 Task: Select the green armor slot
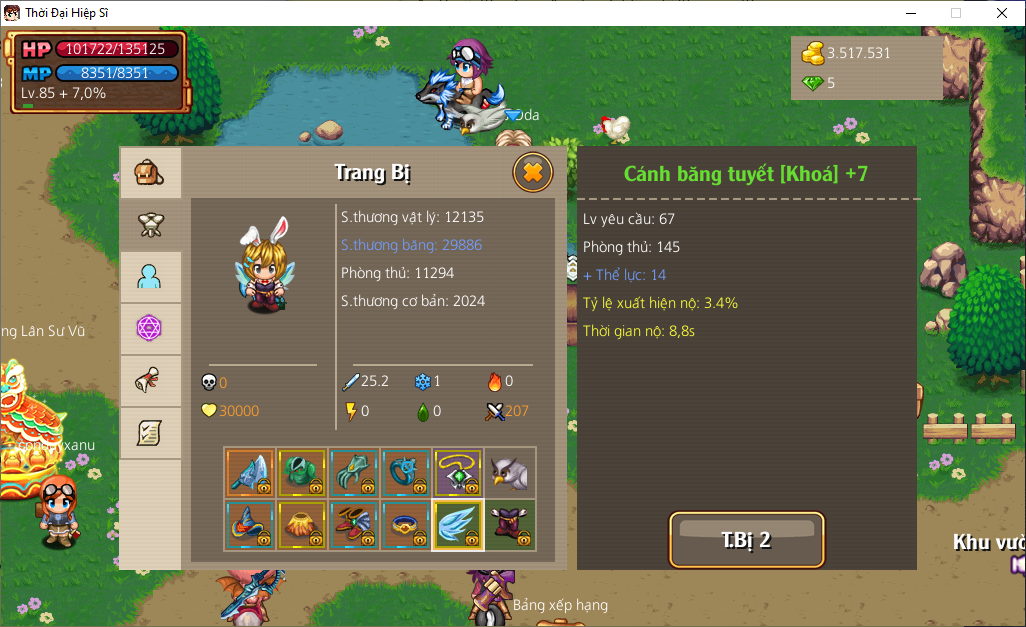[x=302, y=473]
